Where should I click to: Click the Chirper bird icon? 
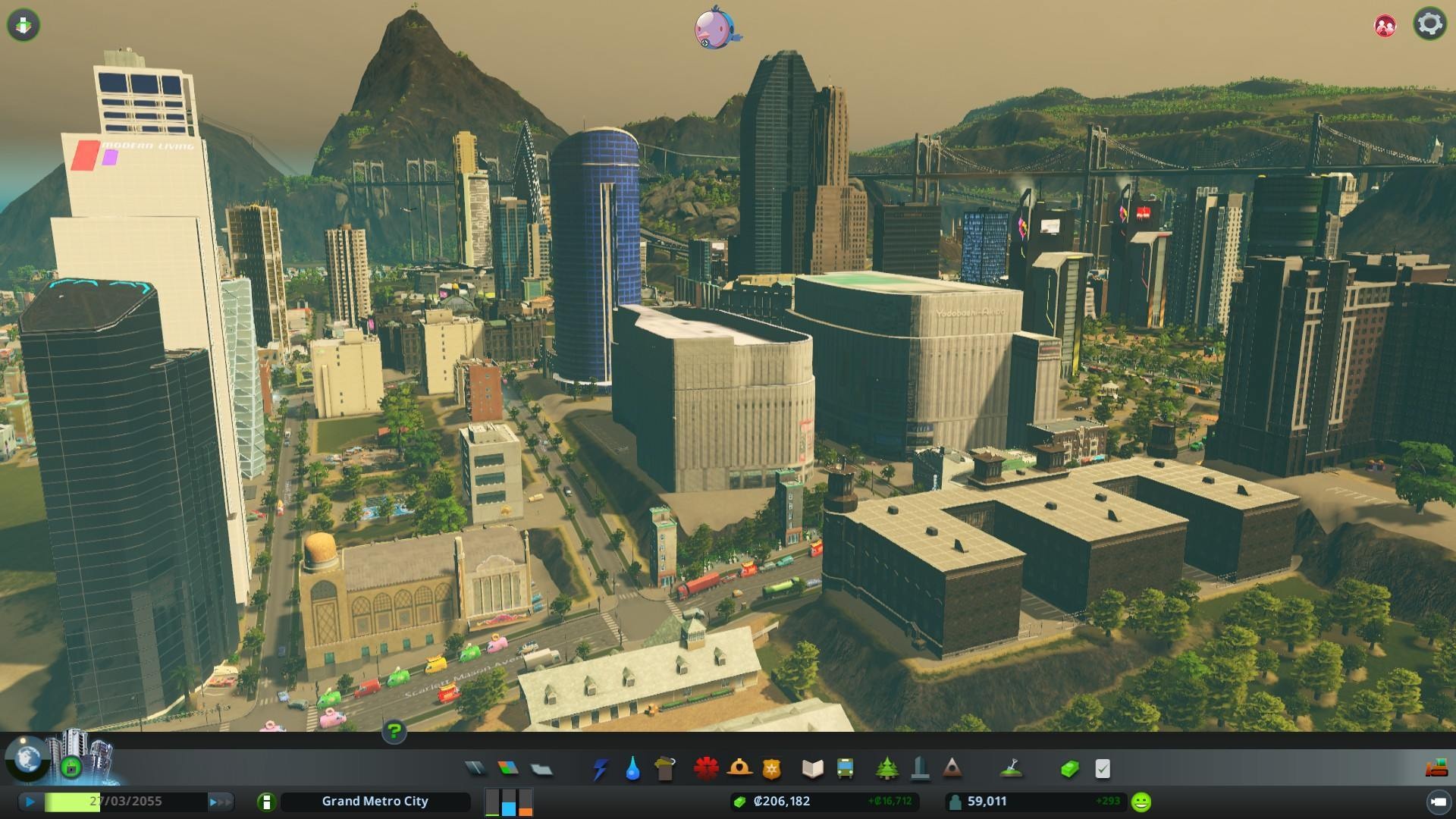[x=717, y=27]
